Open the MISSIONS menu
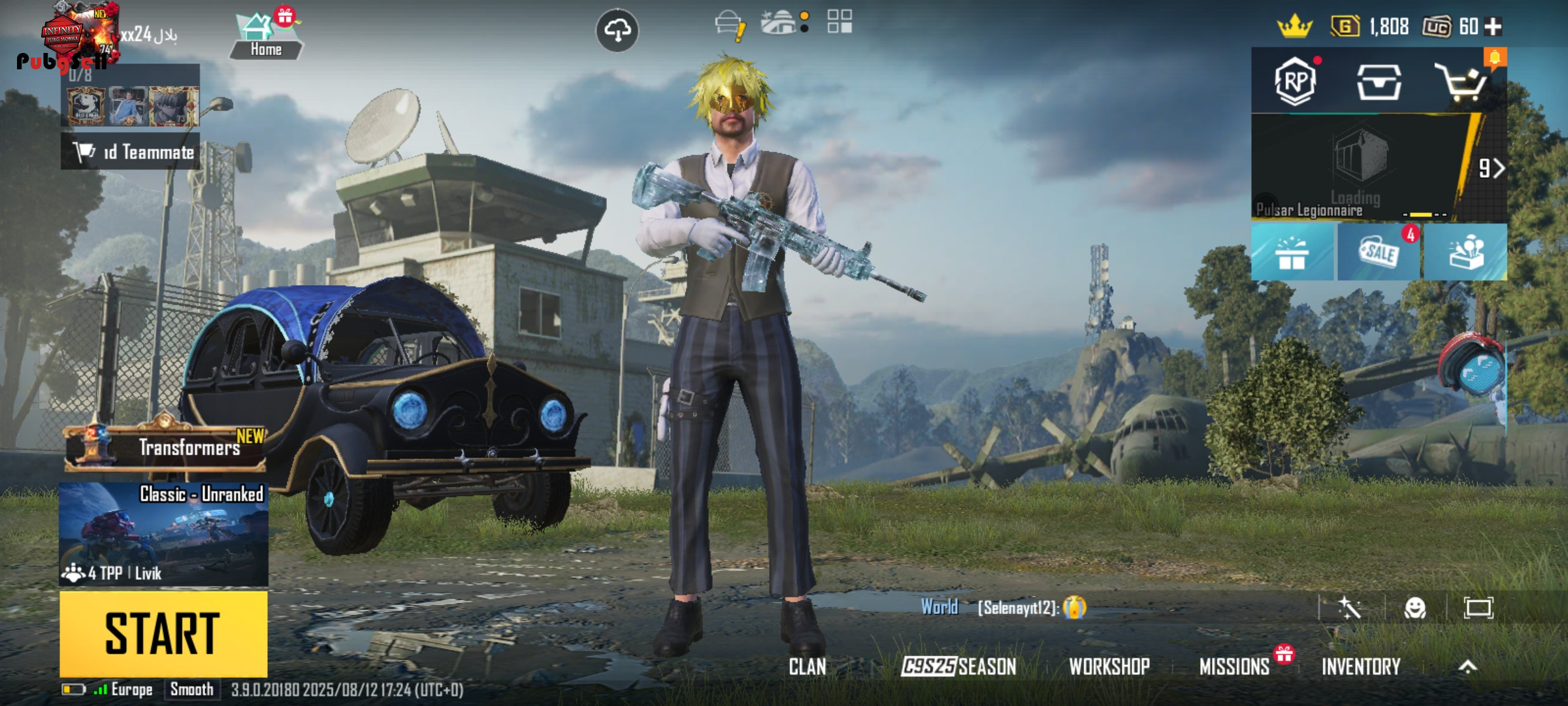Viewport: 1568px width, 706px height. (x=1234, y=667)
